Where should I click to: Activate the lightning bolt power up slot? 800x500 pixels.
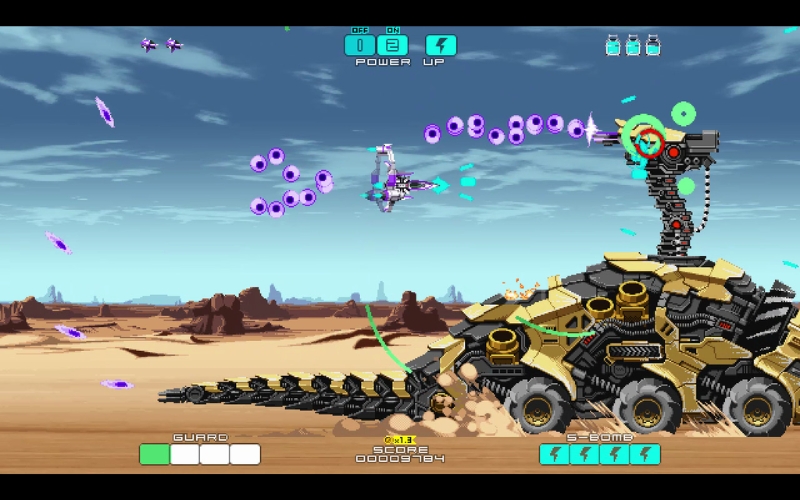pos(441,45)
